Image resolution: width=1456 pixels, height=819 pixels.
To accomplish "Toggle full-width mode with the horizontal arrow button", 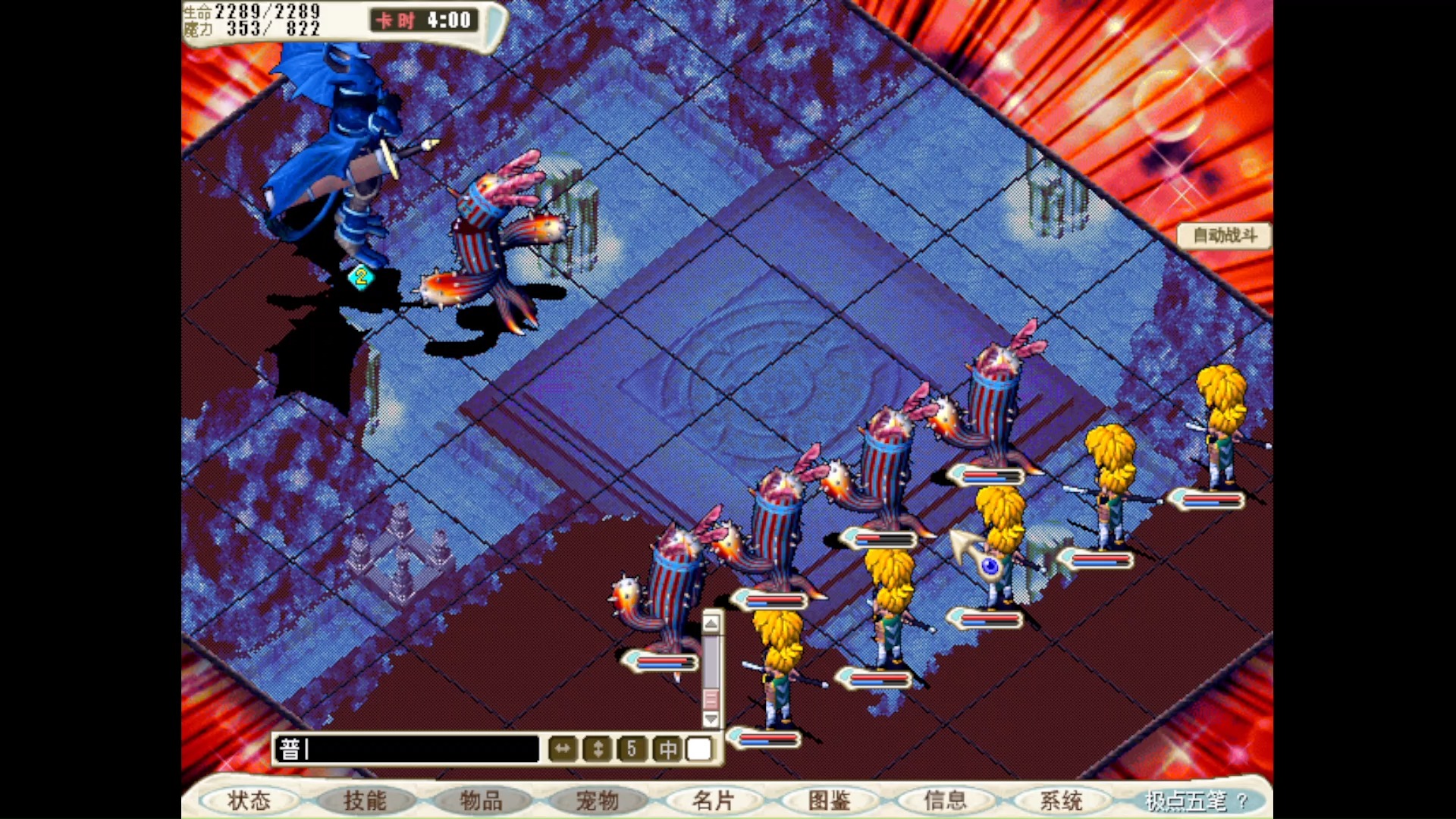I will pyautogui.click(x=562, y=749).
